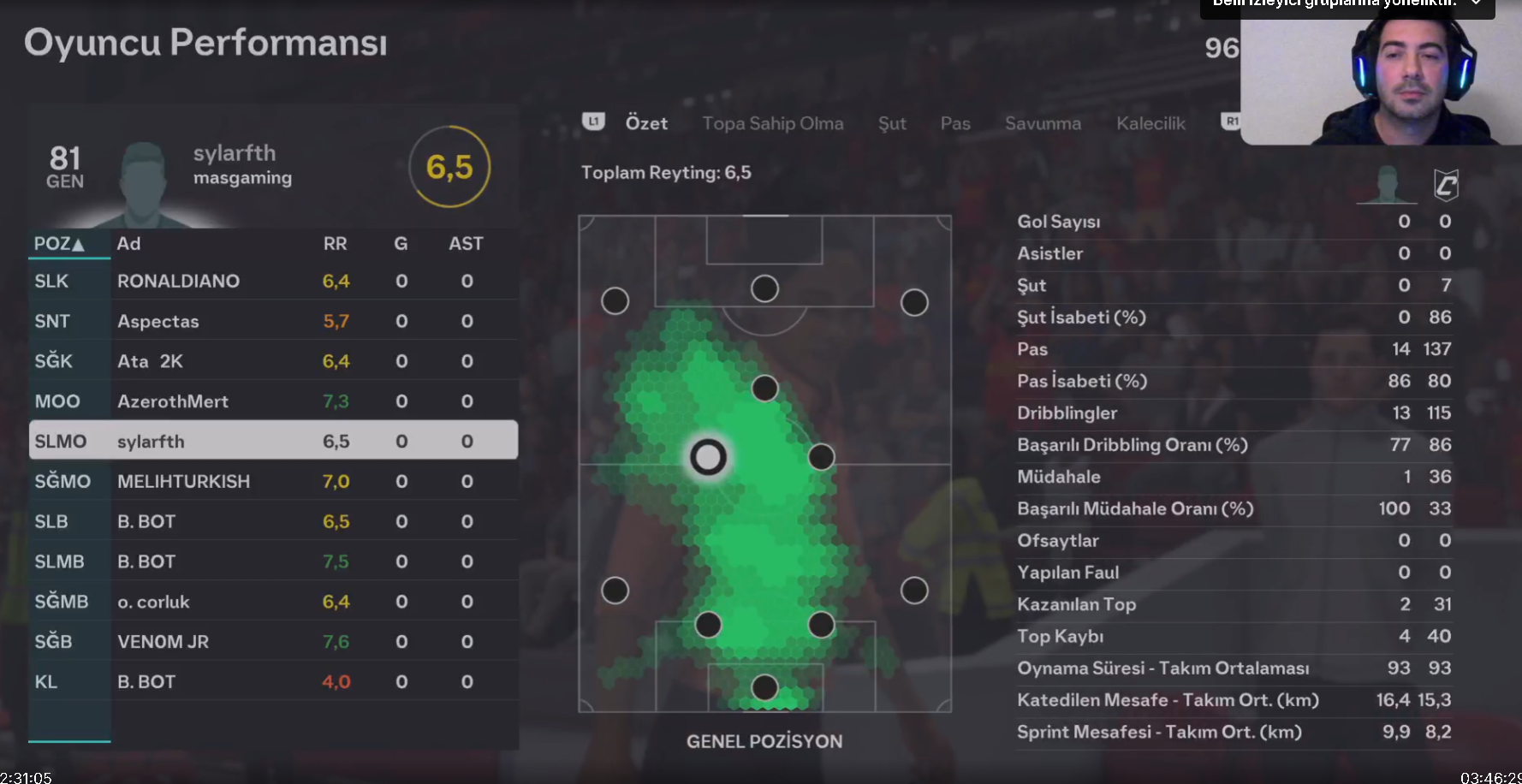The image size is (1522, 784).
Task: Show the Şut statistics tab
Action: tap(891, 123)
